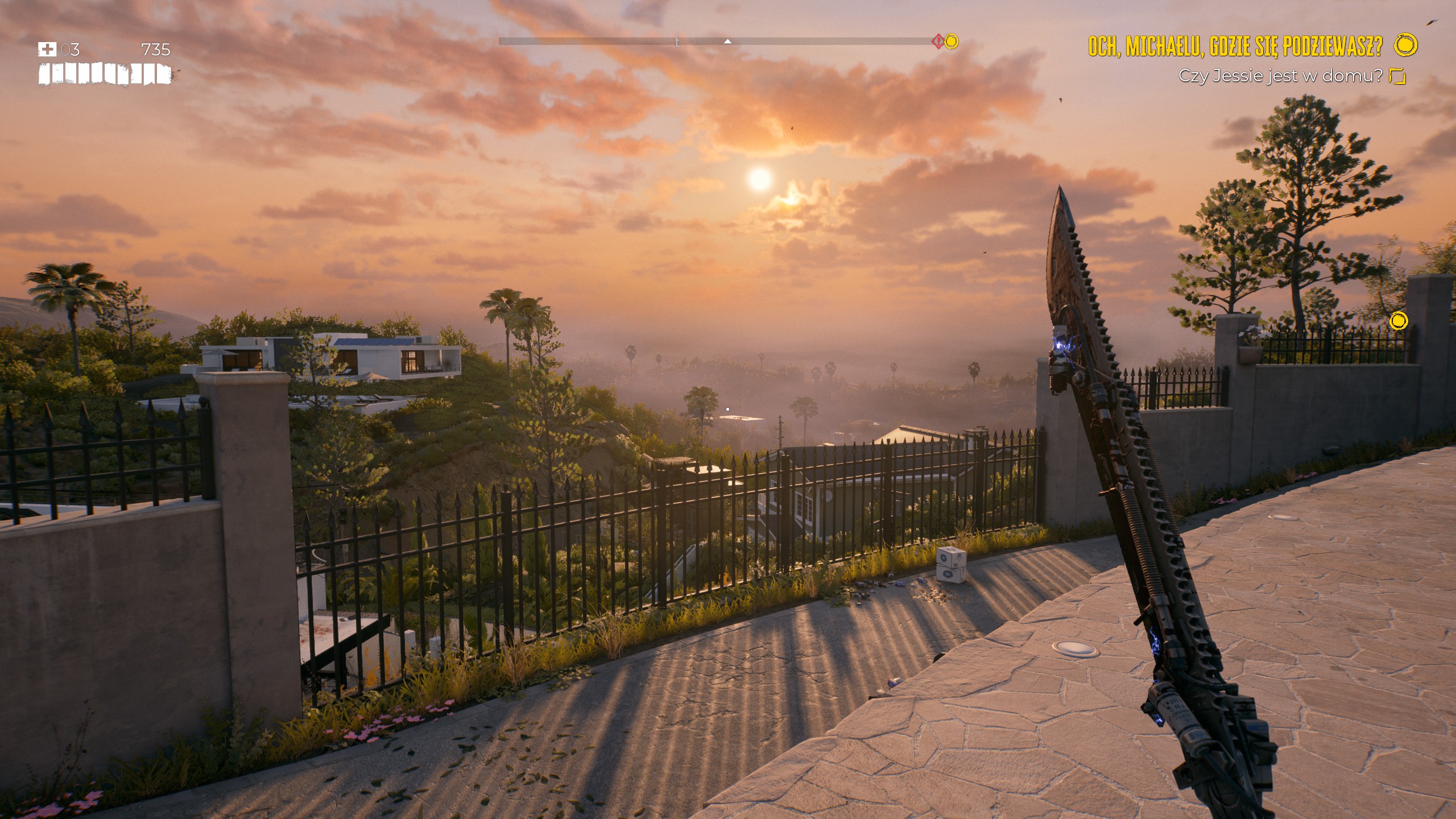Click the yellow quest ring icon beside the title
This screenshot has width=1456, height=819.
1407,44
